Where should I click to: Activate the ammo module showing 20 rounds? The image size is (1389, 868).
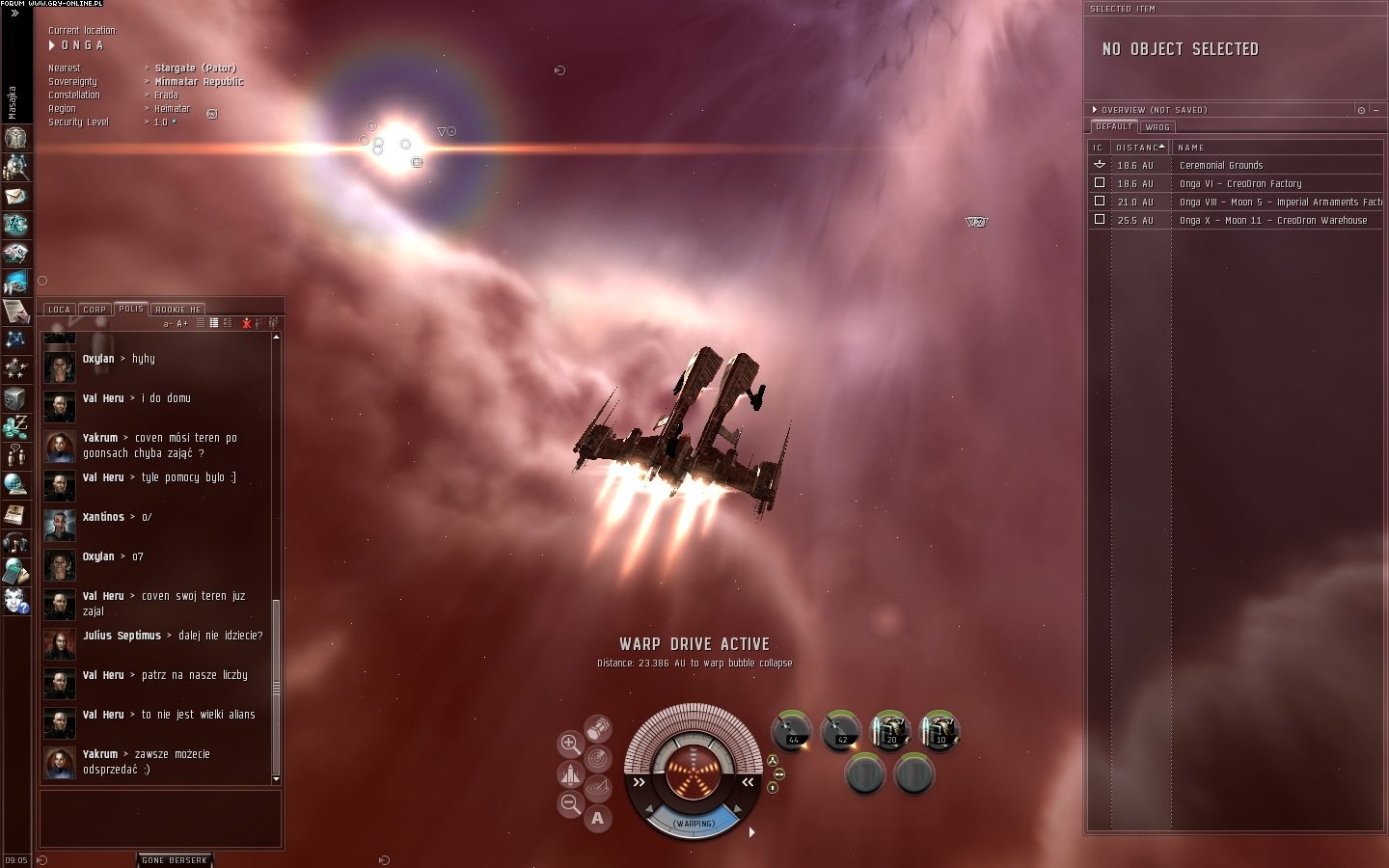pos(890,730)
